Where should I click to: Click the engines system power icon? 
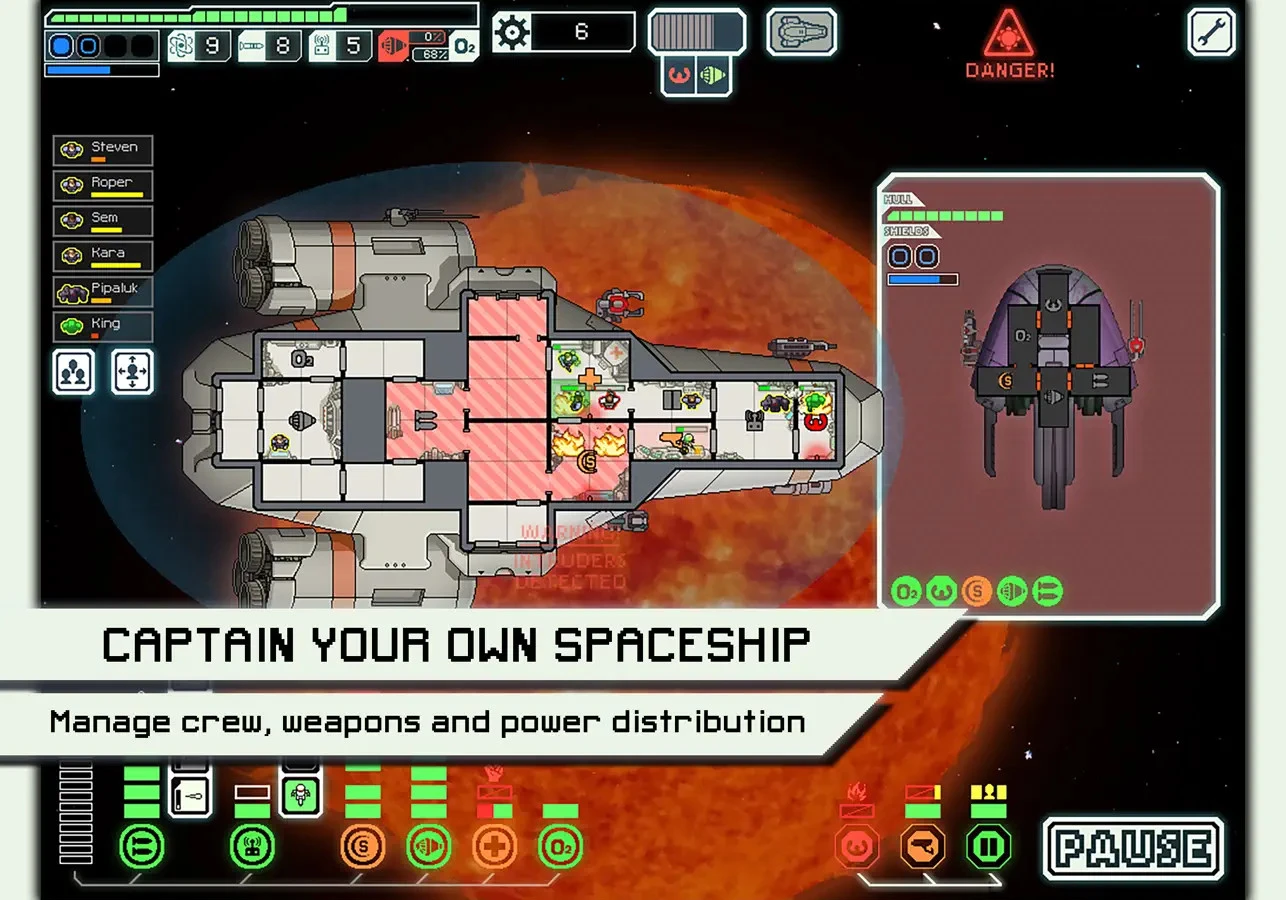click(x=428, y=848)
